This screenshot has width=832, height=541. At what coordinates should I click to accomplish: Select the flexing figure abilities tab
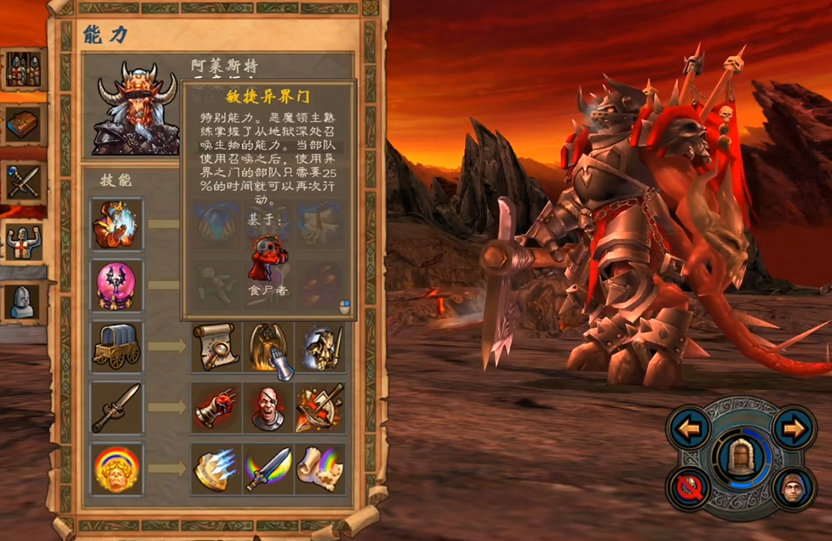pos(22,241)
